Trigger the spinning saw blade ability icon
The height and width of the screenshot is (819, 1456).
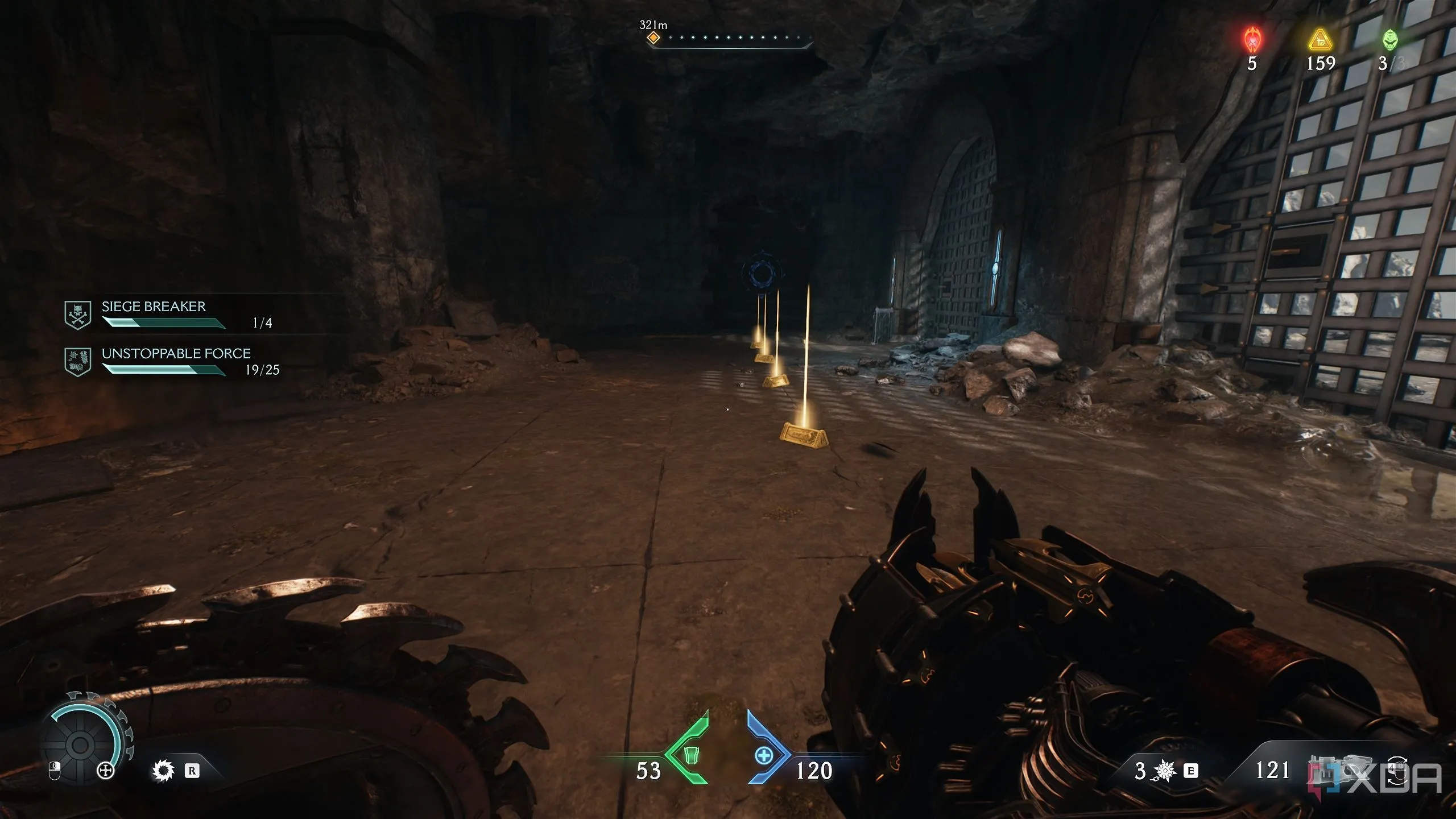(x=163, y=771)
